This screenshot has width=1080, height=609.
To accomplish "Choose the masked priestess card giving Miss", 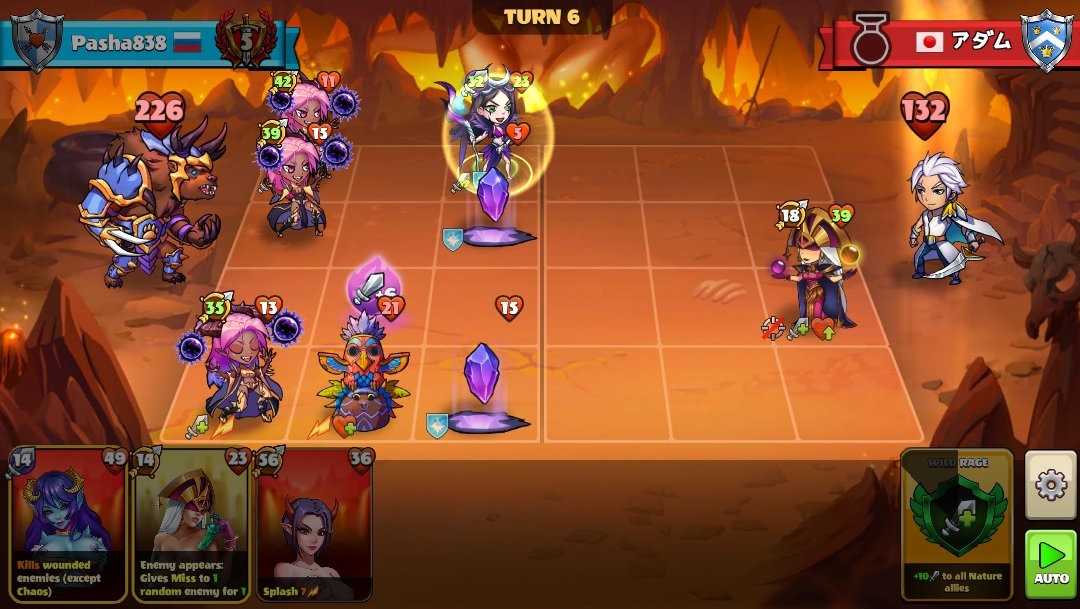I will coord(191,525).
